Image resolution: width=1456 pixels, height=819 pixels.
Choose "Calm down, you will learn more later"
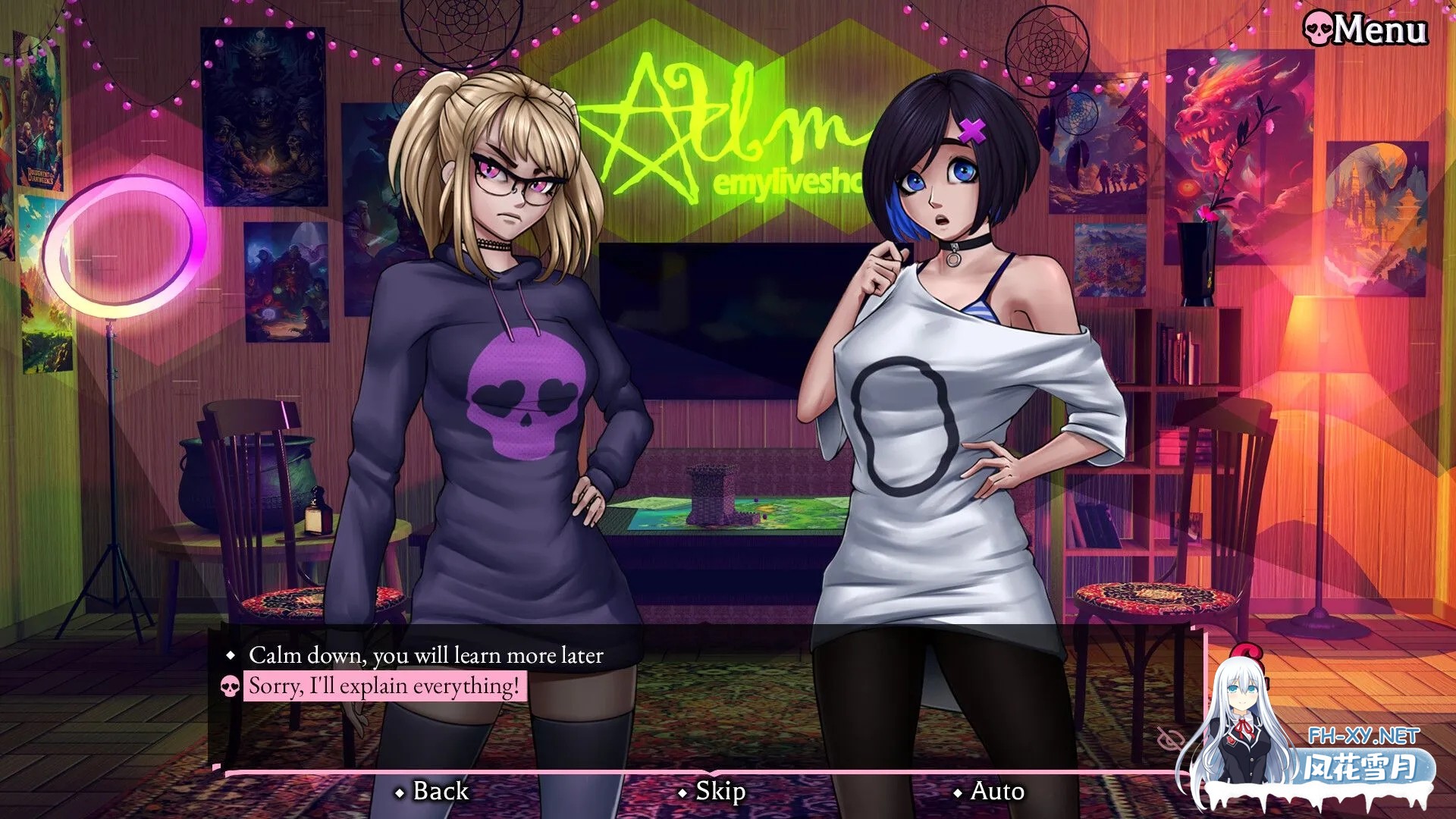425,655
